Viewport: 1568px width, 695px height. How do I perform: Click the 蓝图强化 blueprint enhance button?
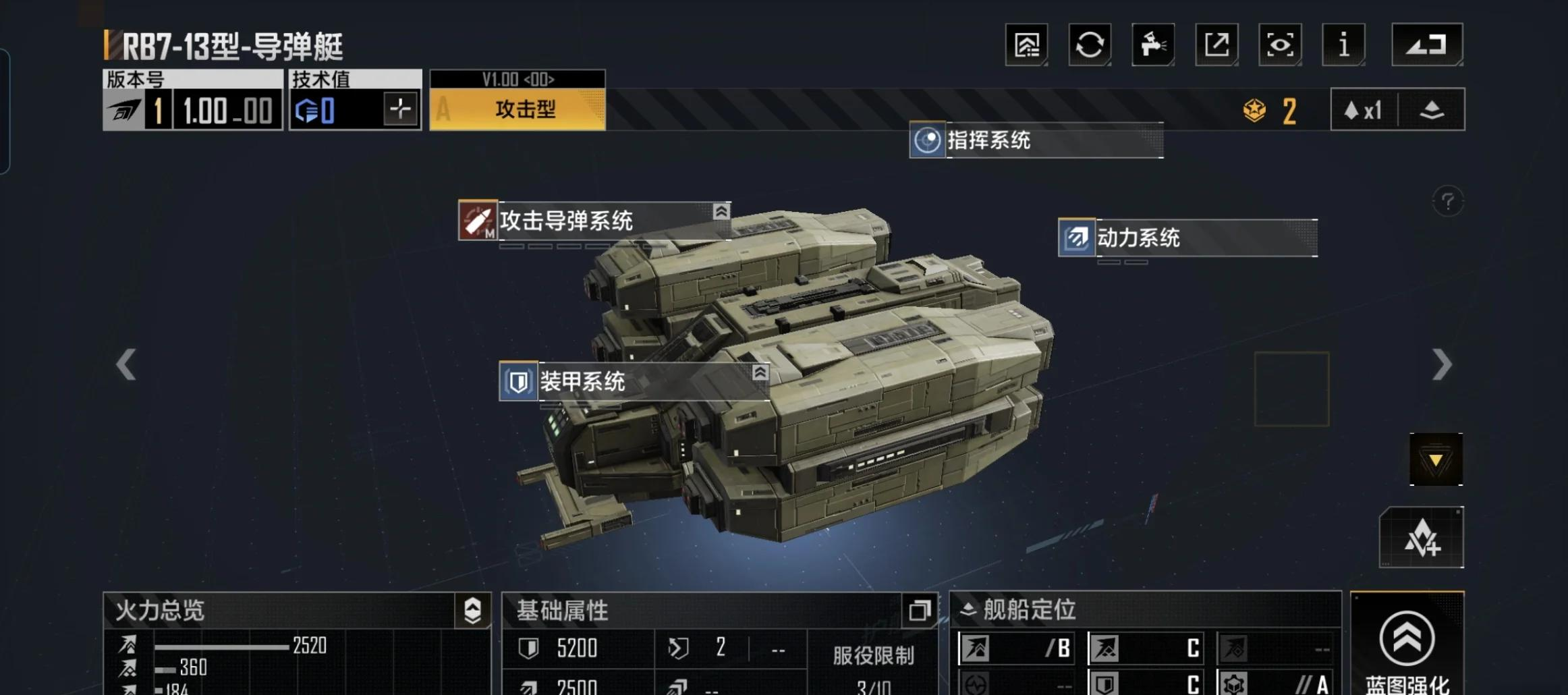coord(1407,648)
